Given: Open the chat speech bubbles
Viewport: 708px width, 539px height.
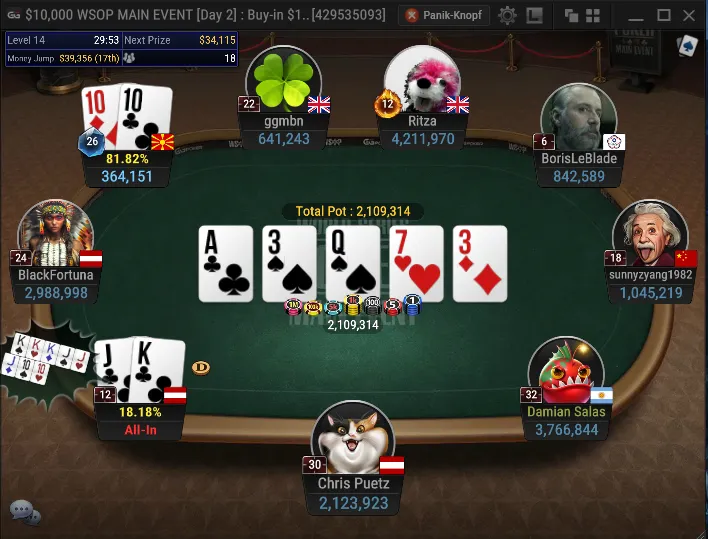Looking at the screenshot, I should [x=25, y=512].
